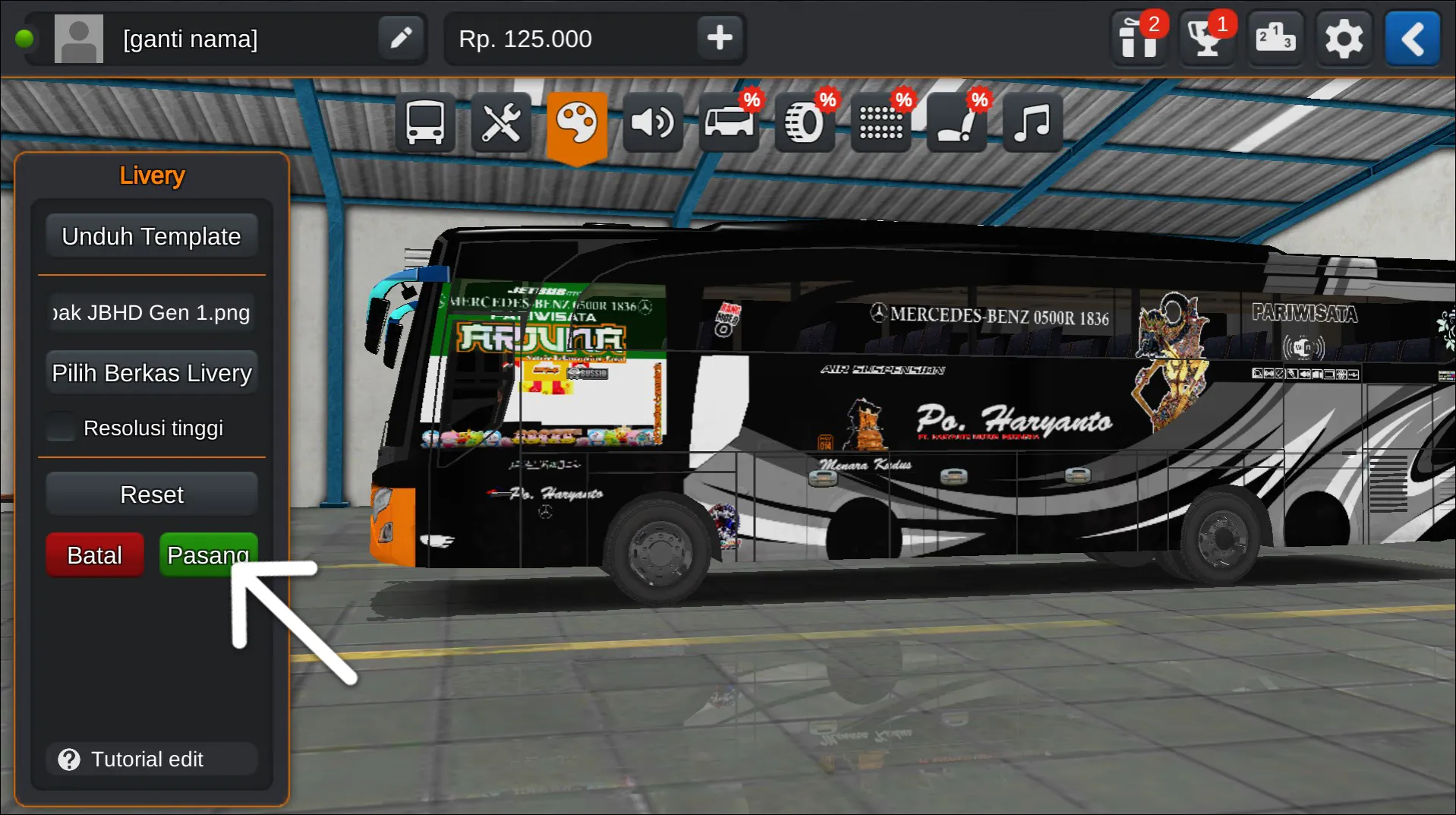Image resolution: width=1456 pixels, height=815 pixels.
Task: Open the trophy achievements panel
Action: (x=1206, y=38)
